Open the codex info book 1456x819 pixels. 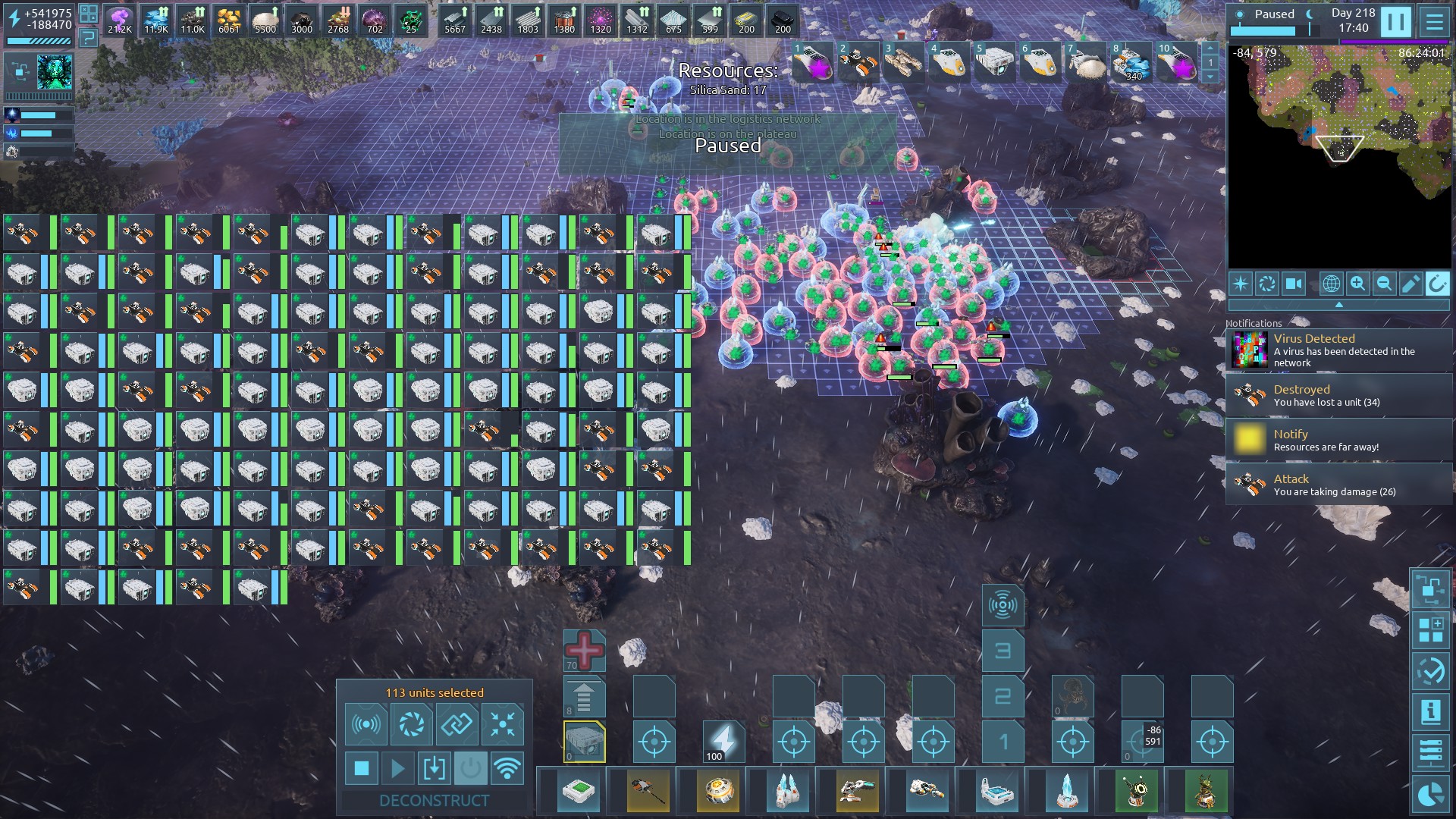(x=1431, y=712)
